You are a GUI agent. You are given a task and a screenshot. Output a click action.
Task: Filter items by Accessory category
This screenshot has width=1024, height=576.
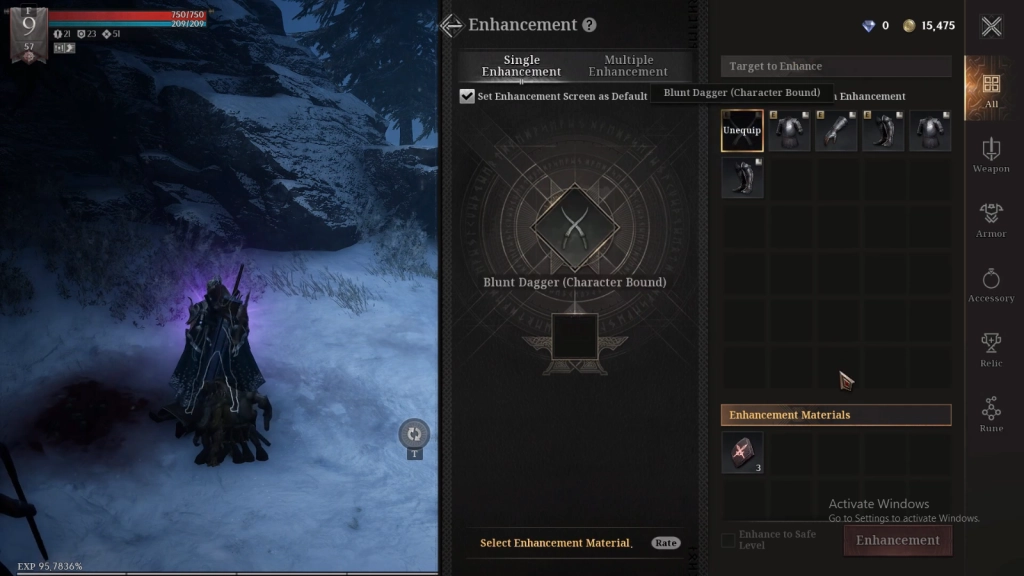pos(991,285)
